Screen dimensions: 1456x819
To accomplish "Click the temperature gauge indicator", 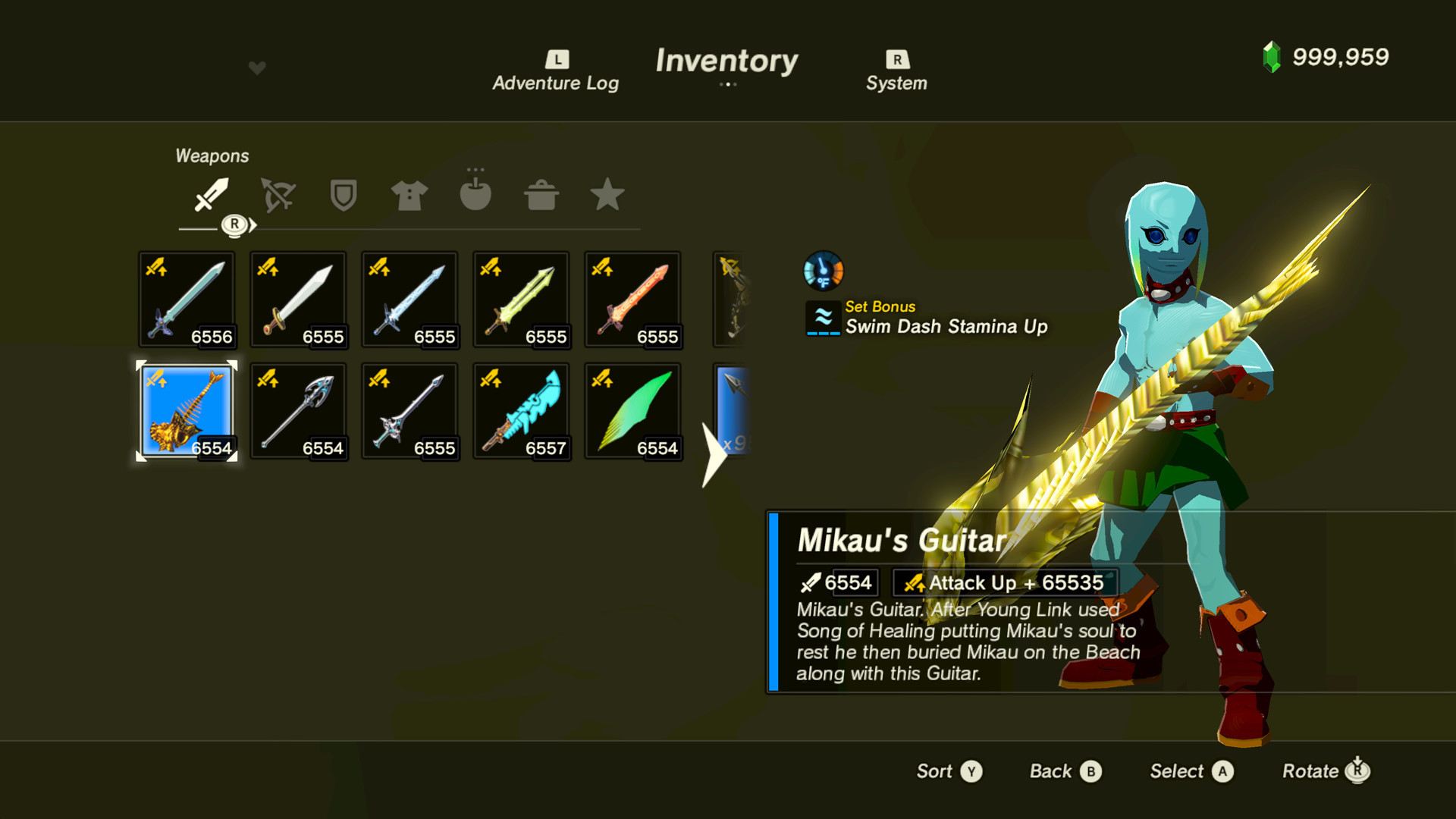I will 823,271.
